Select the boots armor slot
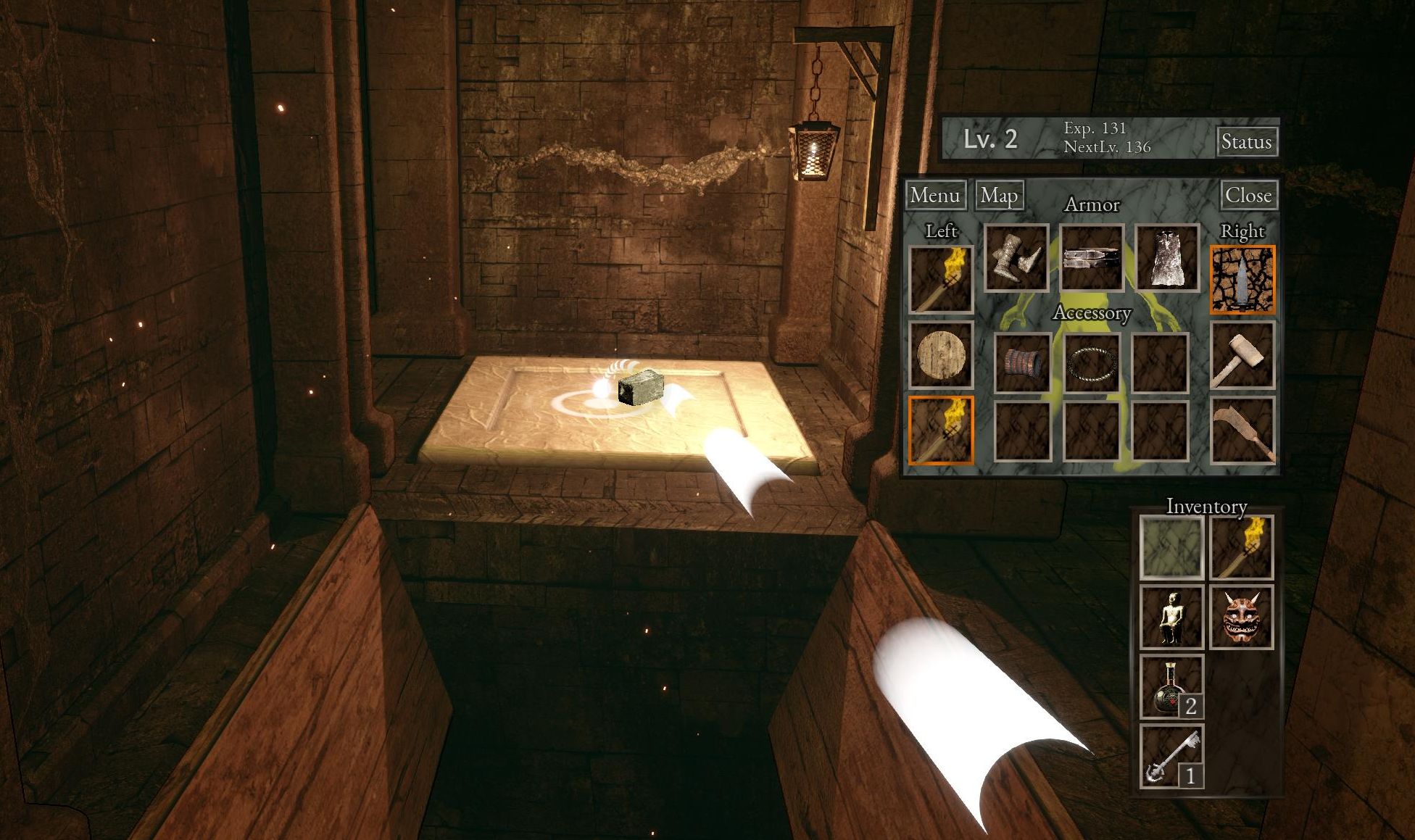 1016,257
